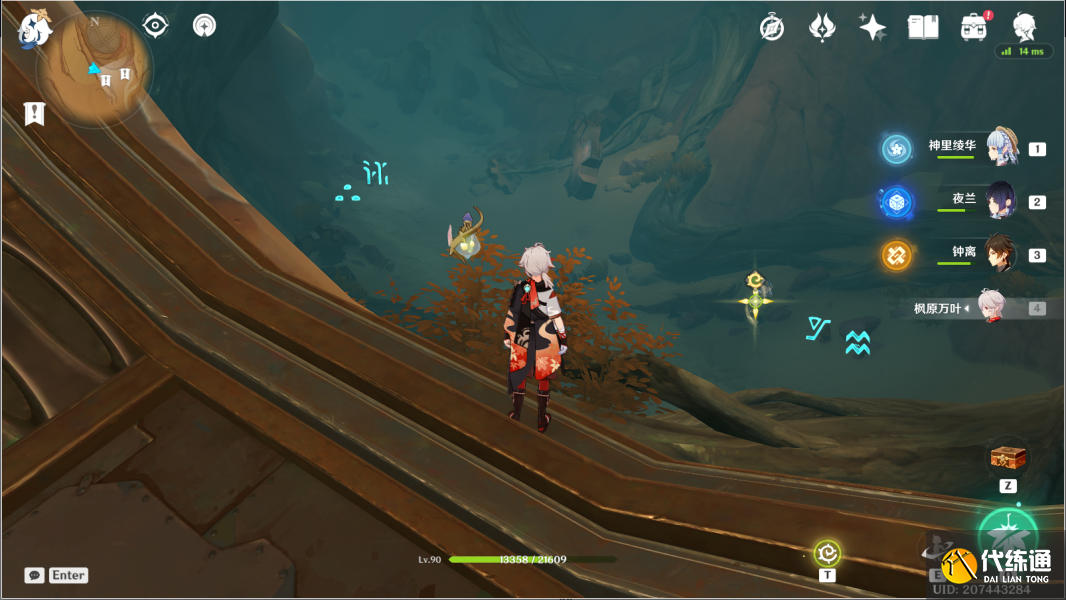Activate the yellow-green swirl gadget icon

[827, 552]
